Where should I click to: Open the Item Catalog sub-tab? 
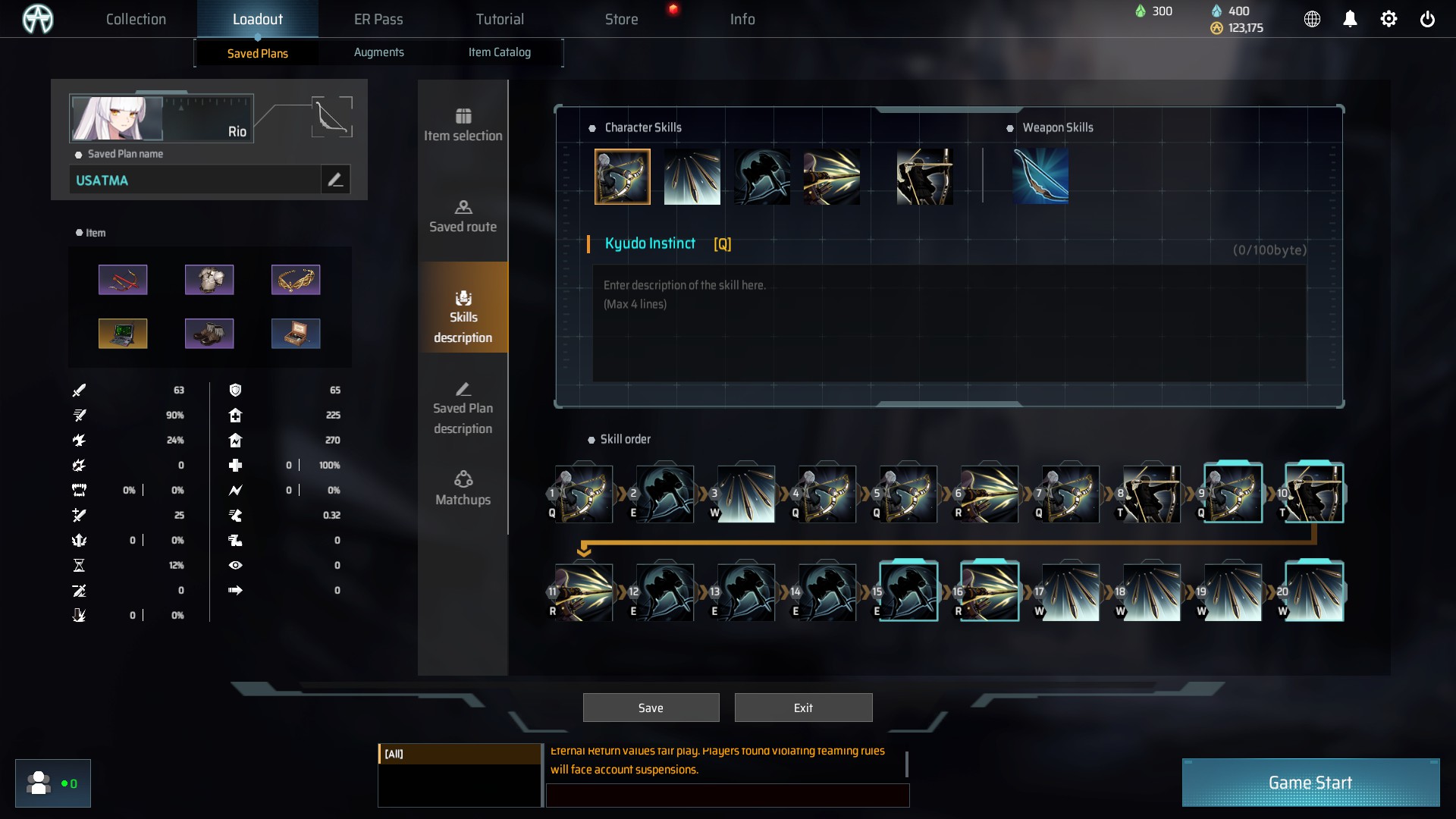pyautogui.click(x=499, y=52)
